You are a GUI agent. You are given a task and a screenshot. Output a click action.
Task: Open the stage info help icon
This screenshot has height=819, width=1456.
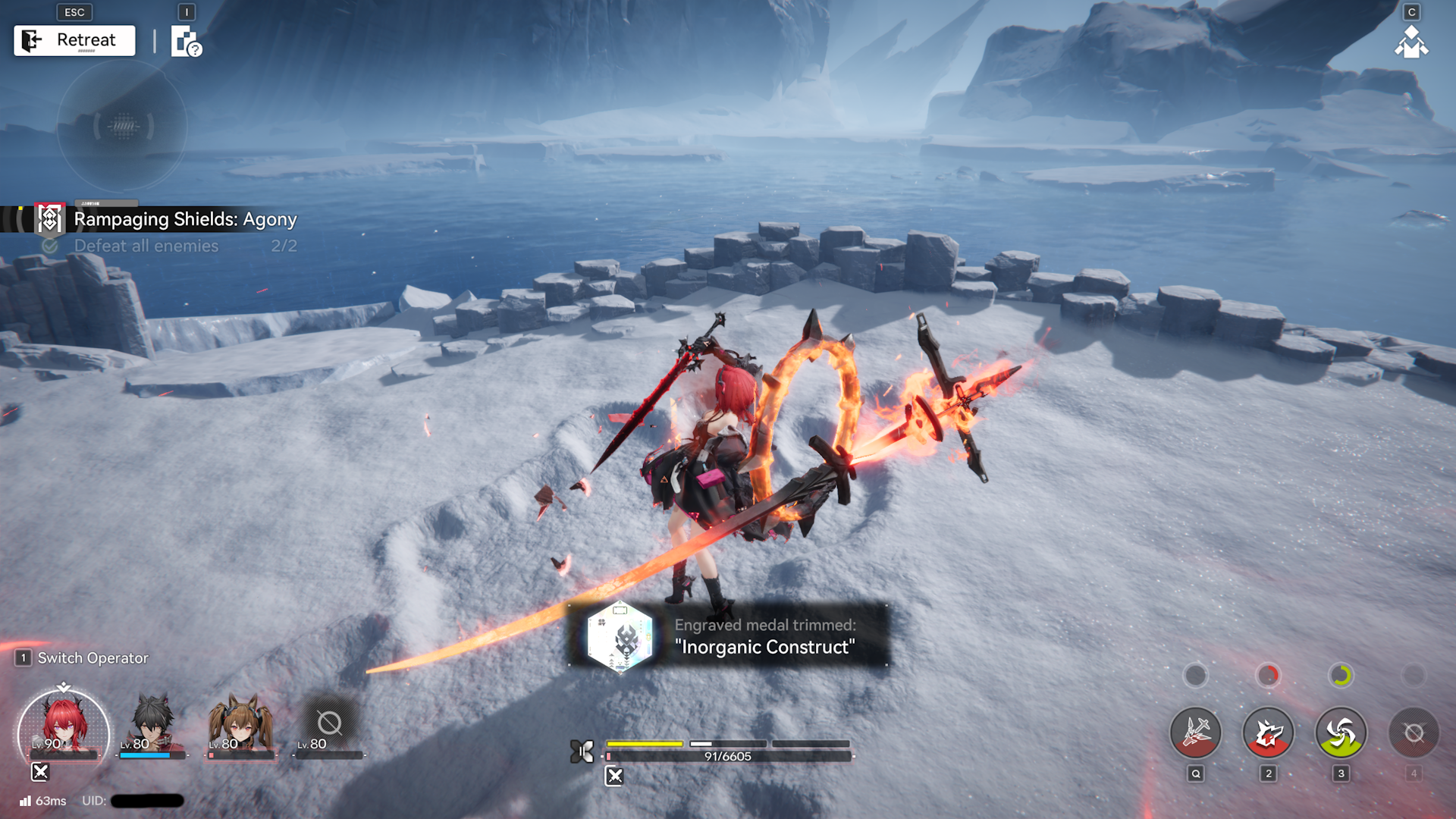tap(186, 42)
